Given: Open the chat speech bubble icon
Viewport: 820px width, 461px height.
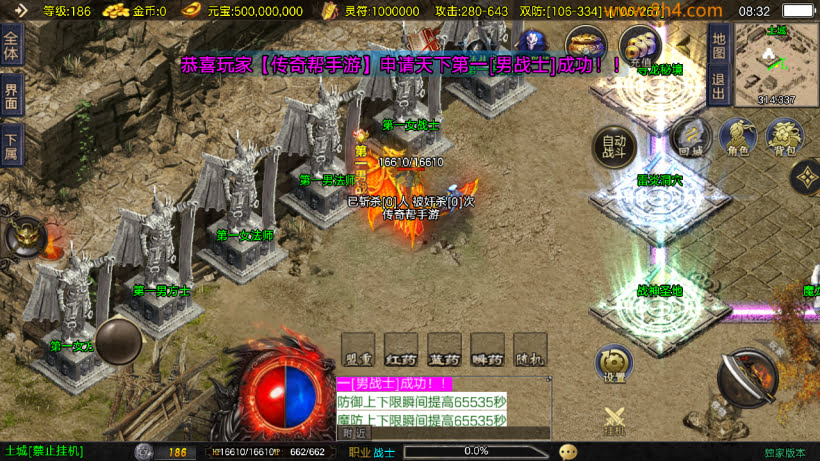Looking at the screenshot, I should click(568, 452).
